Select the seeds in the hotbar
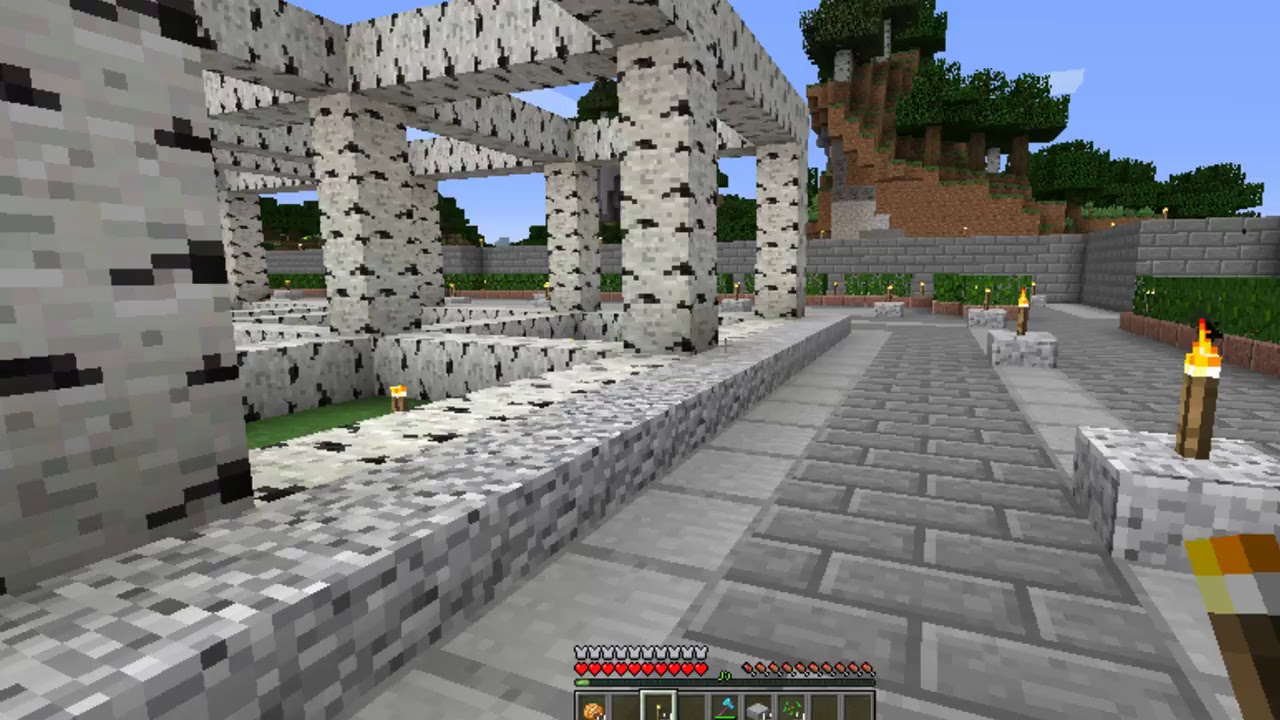This screenshot has height=720, width=1280. click(792, 705)
